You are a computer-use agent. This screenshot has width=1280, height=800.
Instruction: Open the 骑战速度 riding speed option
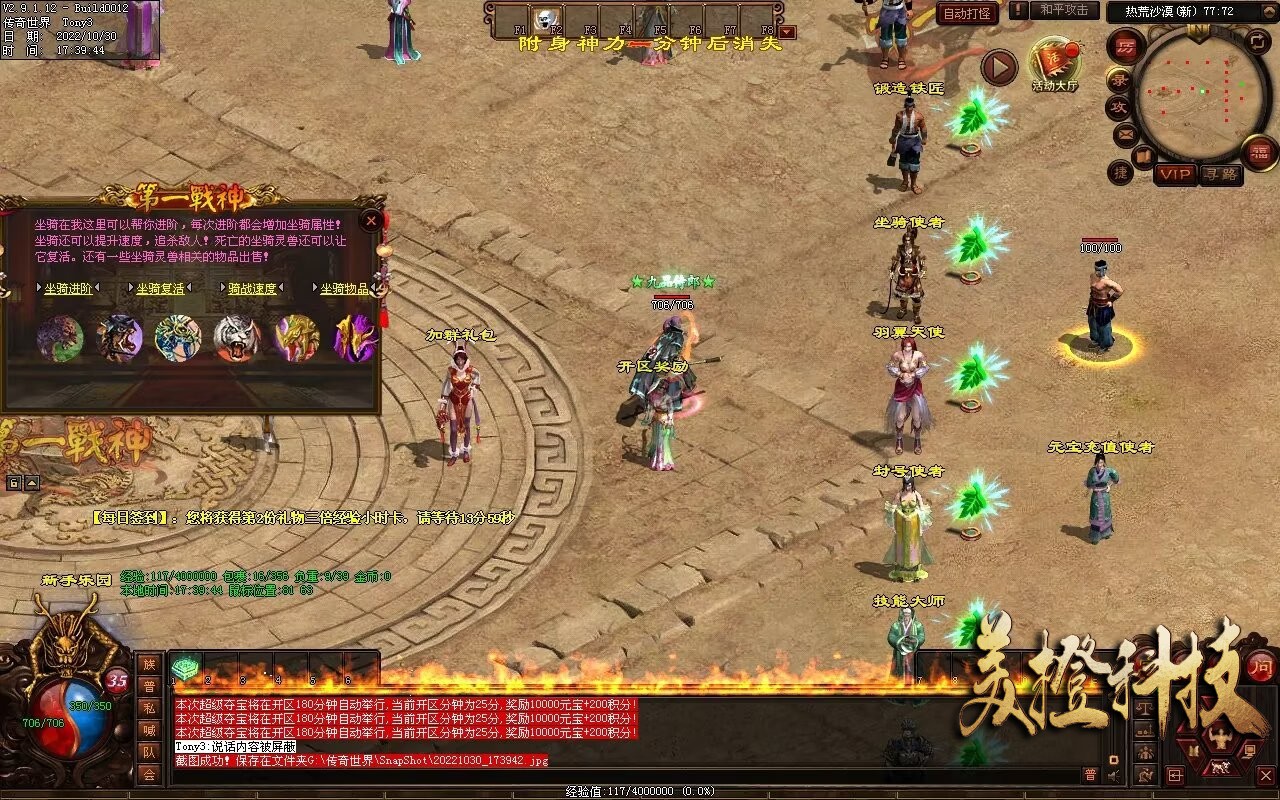tap(251, 289)
